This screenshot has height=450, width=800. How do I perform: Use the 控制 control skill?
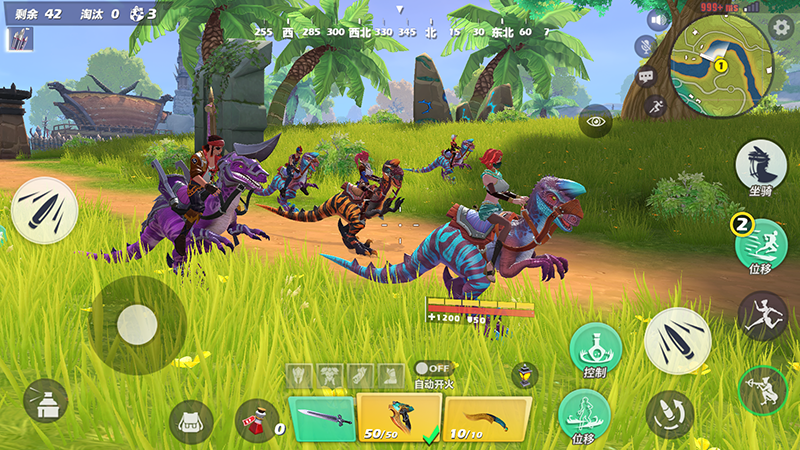pyautogui.click(x=595, y=349)
